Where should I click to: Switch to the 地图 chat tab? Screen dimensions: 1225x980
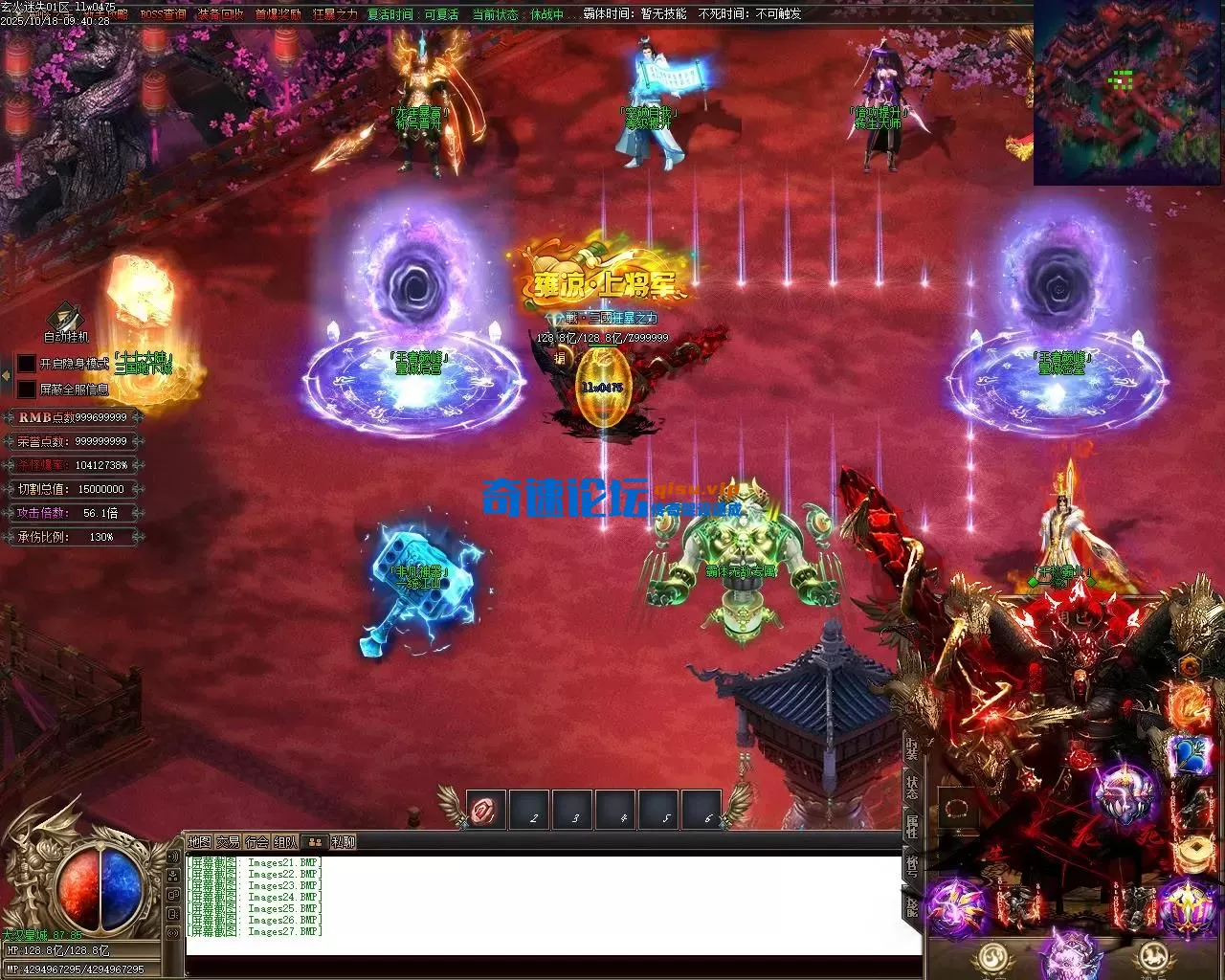click(199, 842)
